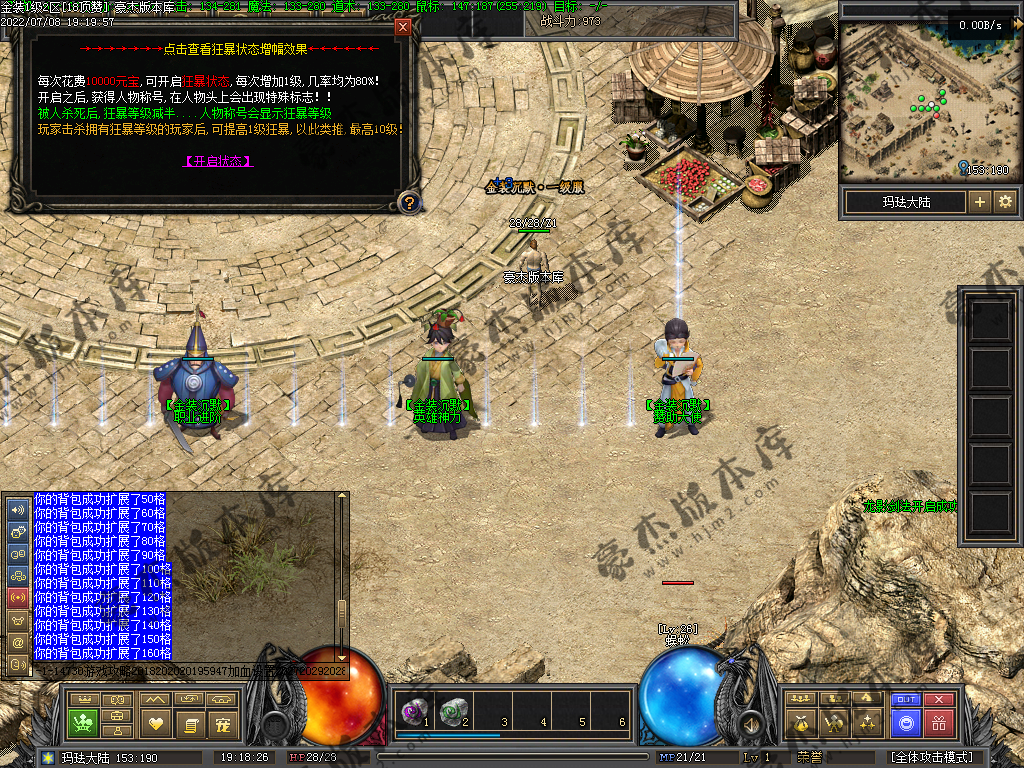This screenshot has height=768, width=1024.
Task: Open the red gift box icon
Action: tap(938, 722)
